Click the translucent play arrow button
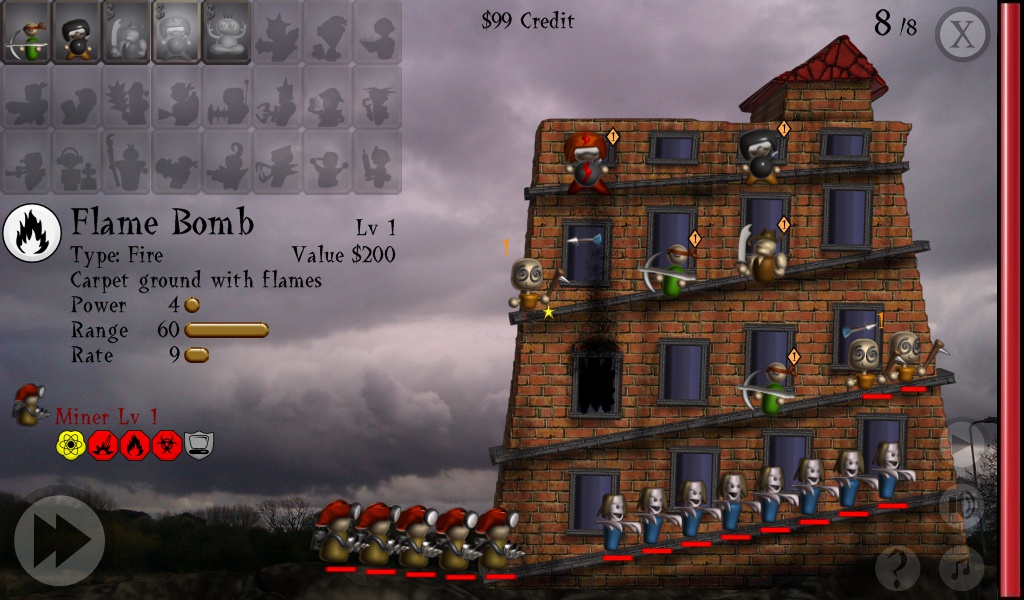The width and height of the screenshot is (1024, 600). (x=963, y=440)
